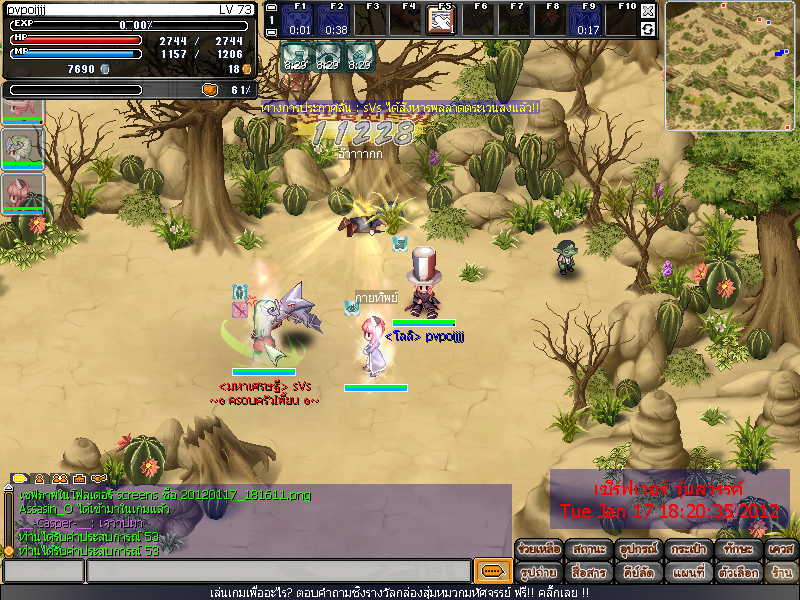Open the สถานะ status window
Screen dimensions: 800x600
click(x=588, y=550)
